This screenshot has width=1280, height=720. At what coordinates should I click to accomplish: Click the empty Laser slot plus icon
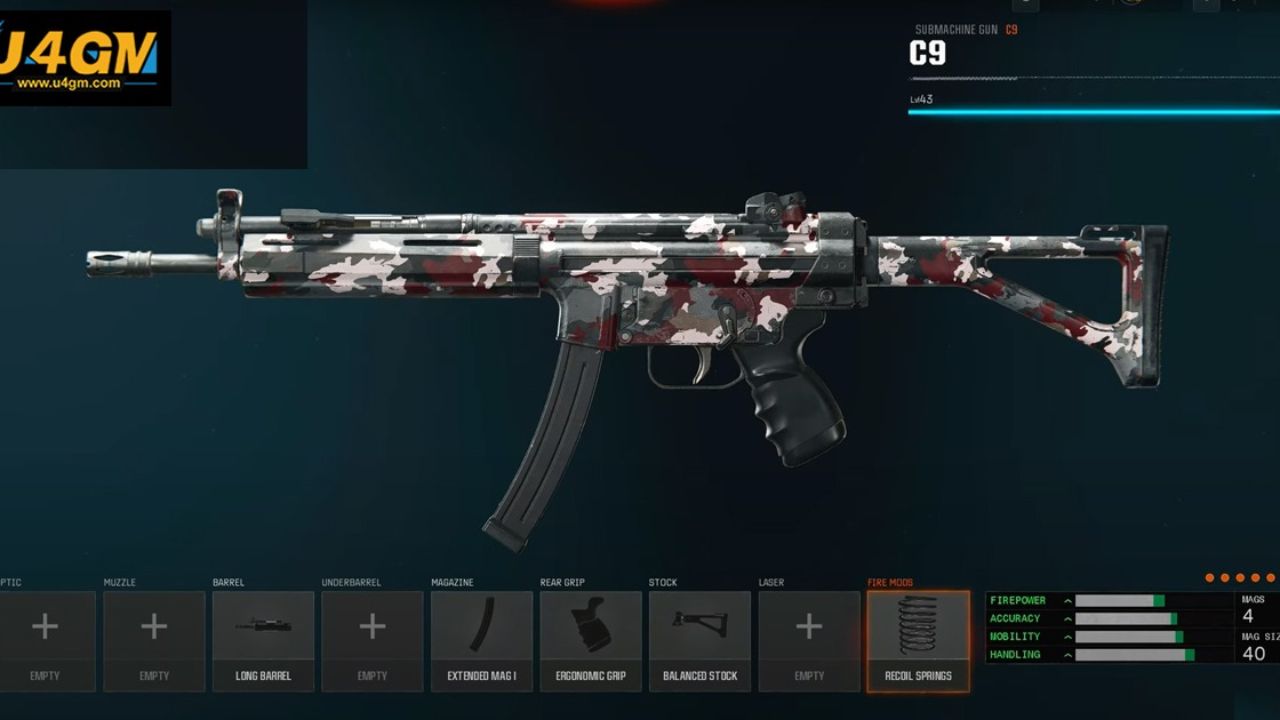pyautogui.click(x=808, y=627)
